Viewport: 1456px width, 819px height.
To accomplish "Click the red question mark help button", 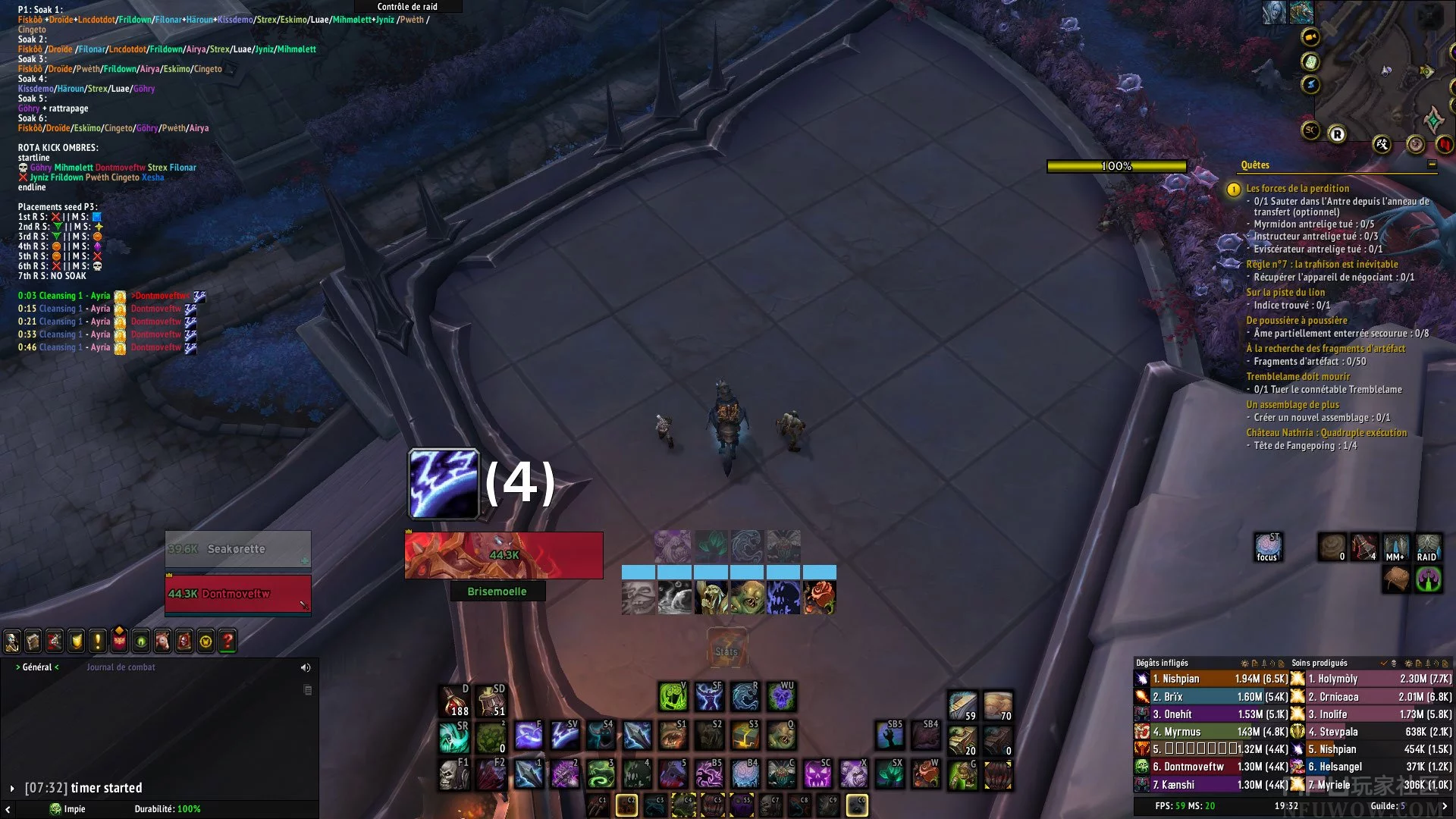I will pos(227,642).
